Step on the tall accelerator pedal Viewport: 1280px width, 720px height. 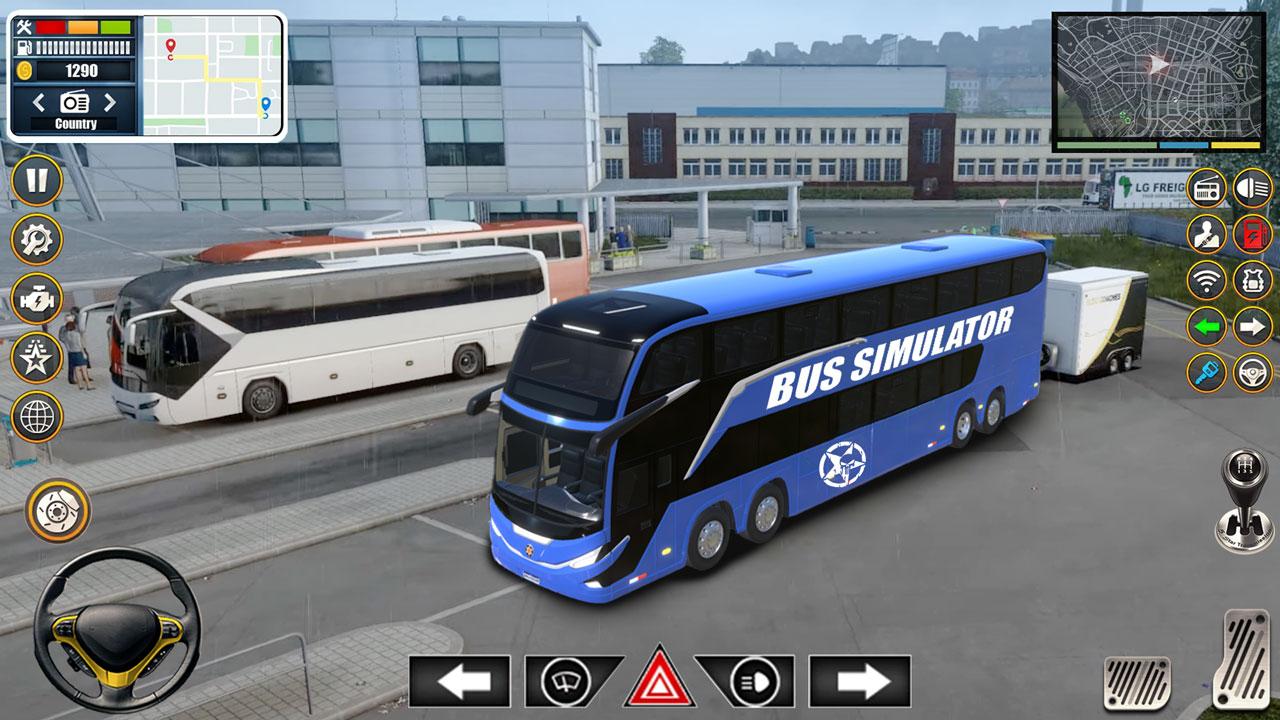[1240, 657]
